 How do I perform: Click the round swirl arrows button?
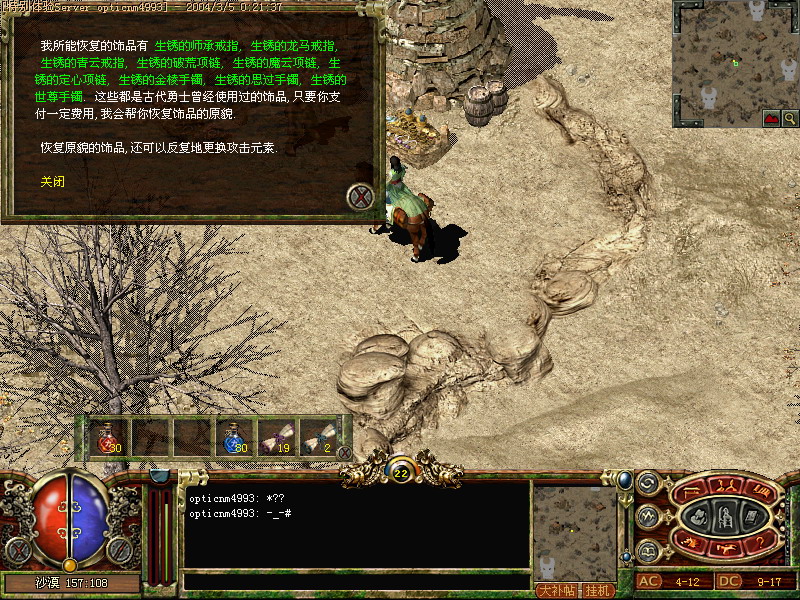[x=647, y=483]
